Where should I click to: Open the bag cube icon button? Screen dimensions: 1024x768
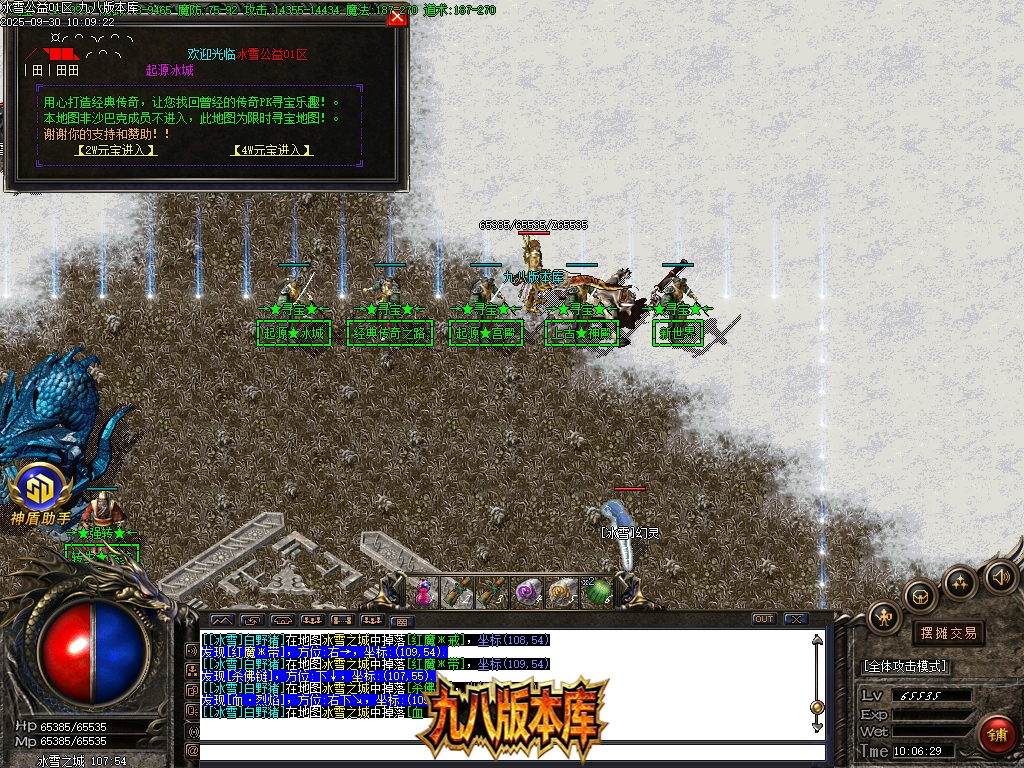[x=921, y=596]
